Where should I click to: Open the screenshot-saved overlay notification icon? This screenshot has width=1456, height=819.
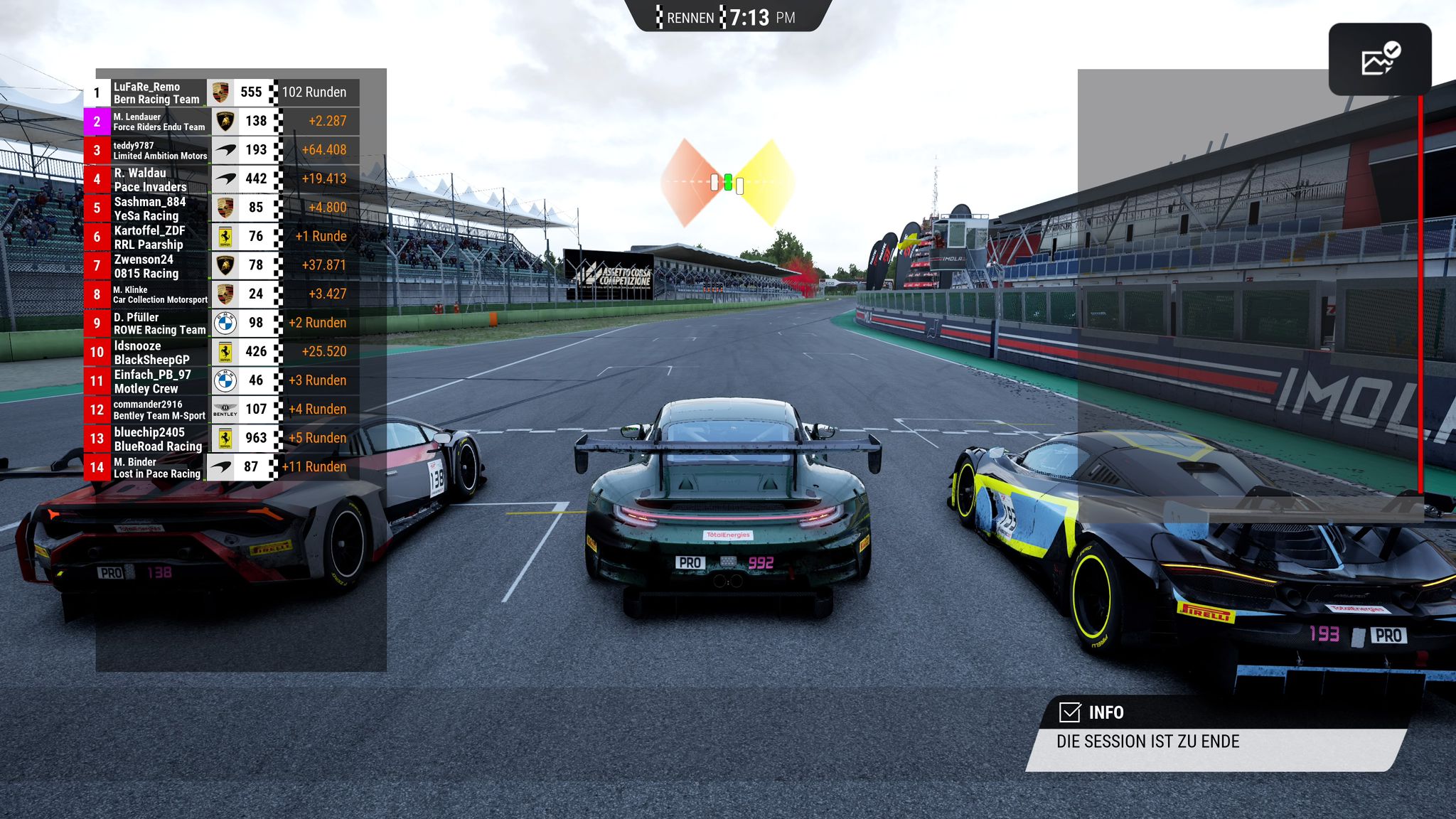pyautogui.click(x=1379, y=60)
